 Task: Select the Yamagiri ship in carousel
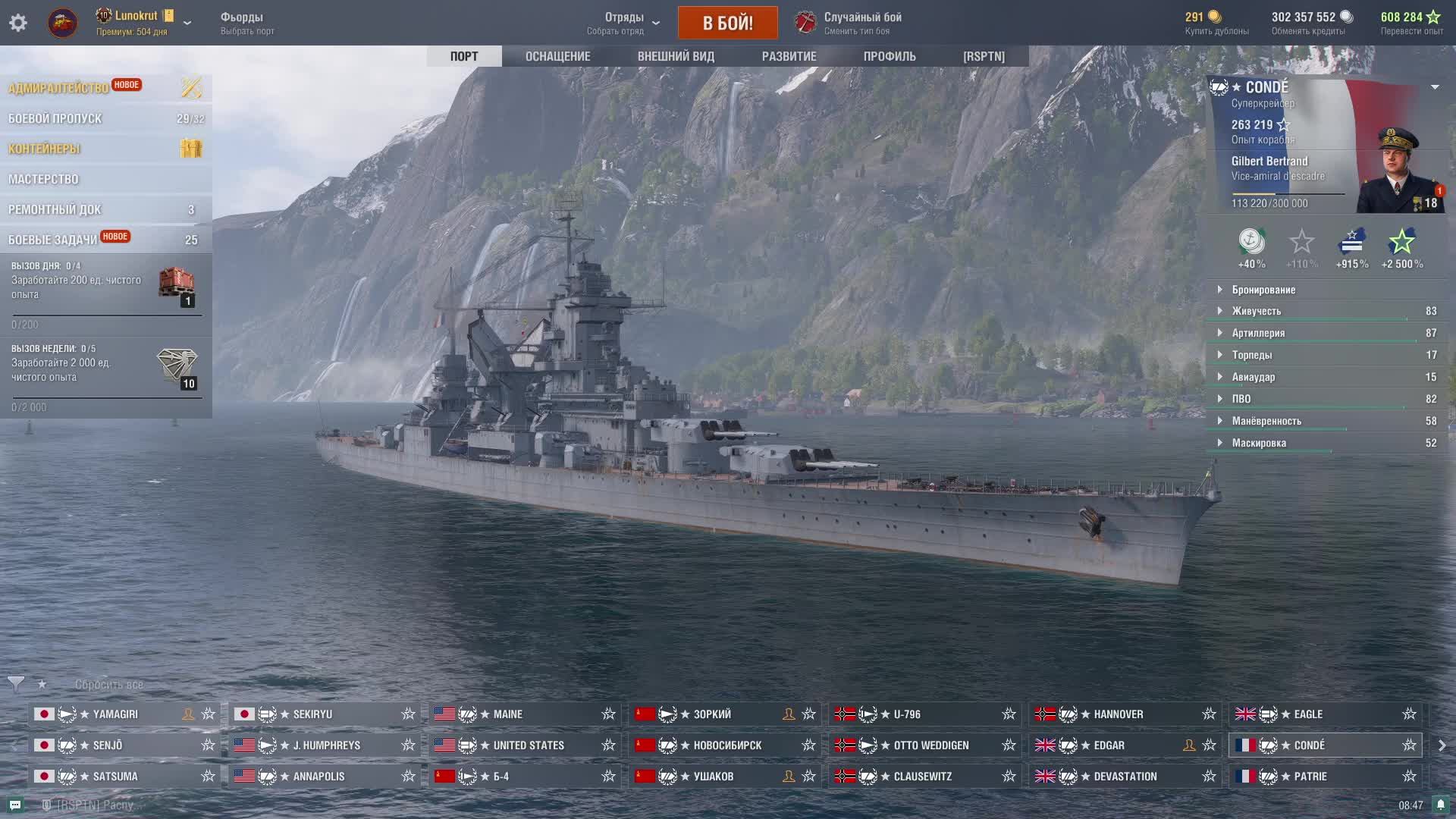pyautogui.click(x=115, y=714)
